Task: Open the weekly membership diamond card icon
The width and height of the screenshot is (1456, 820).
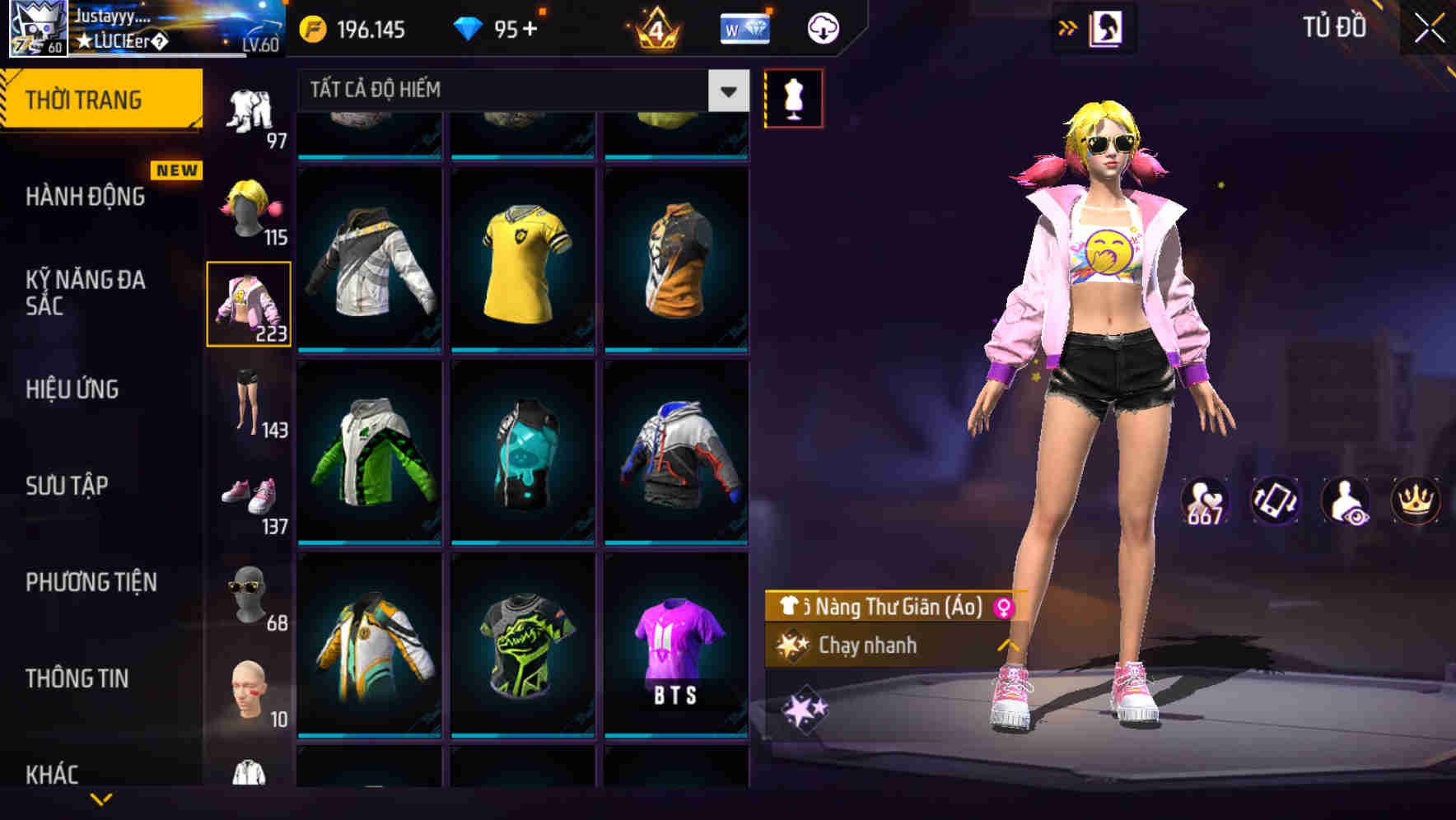Action: click(x=745, y=27)
